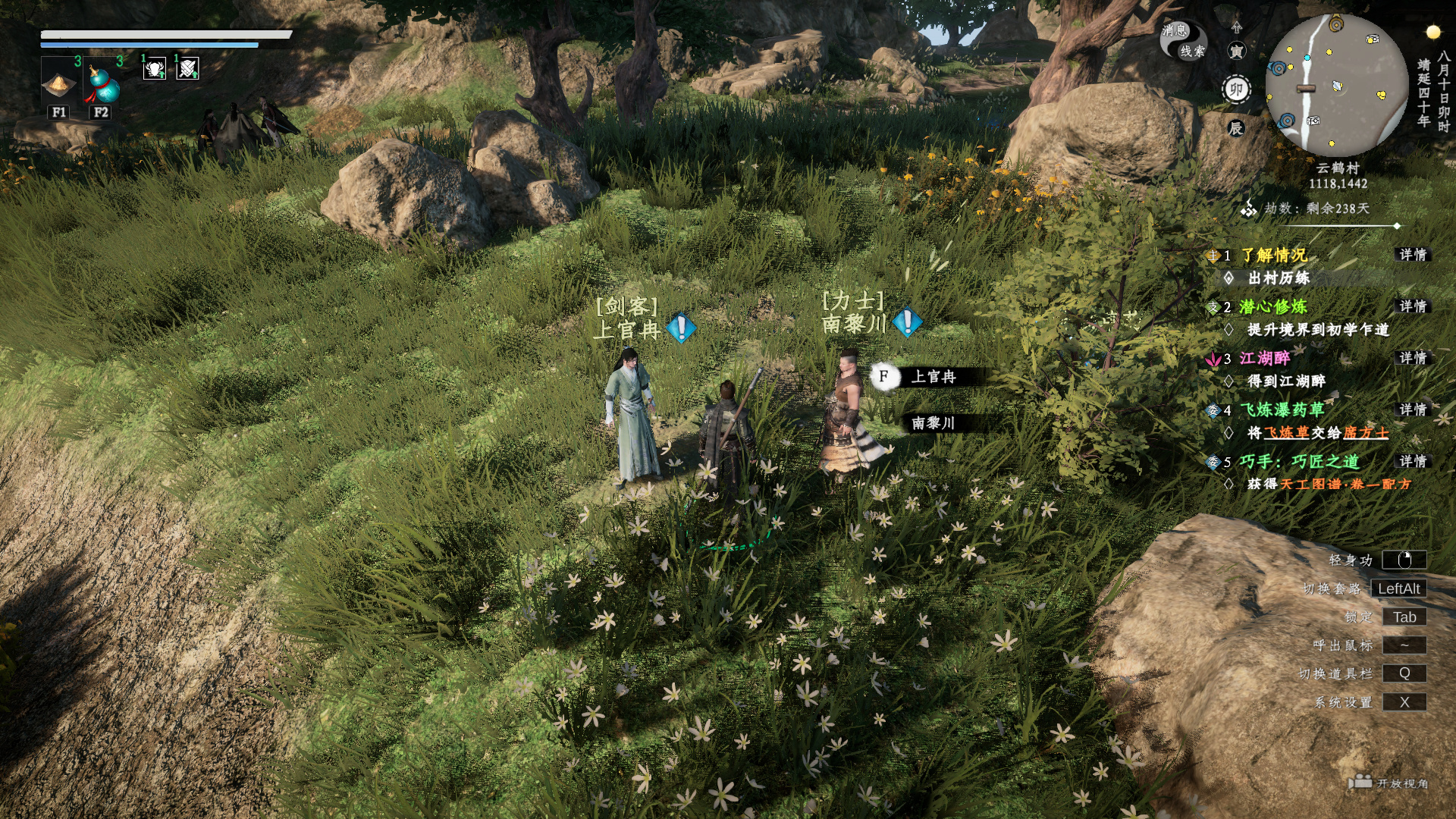Choose 上官冉 in the interaction list

coord(934,377)
